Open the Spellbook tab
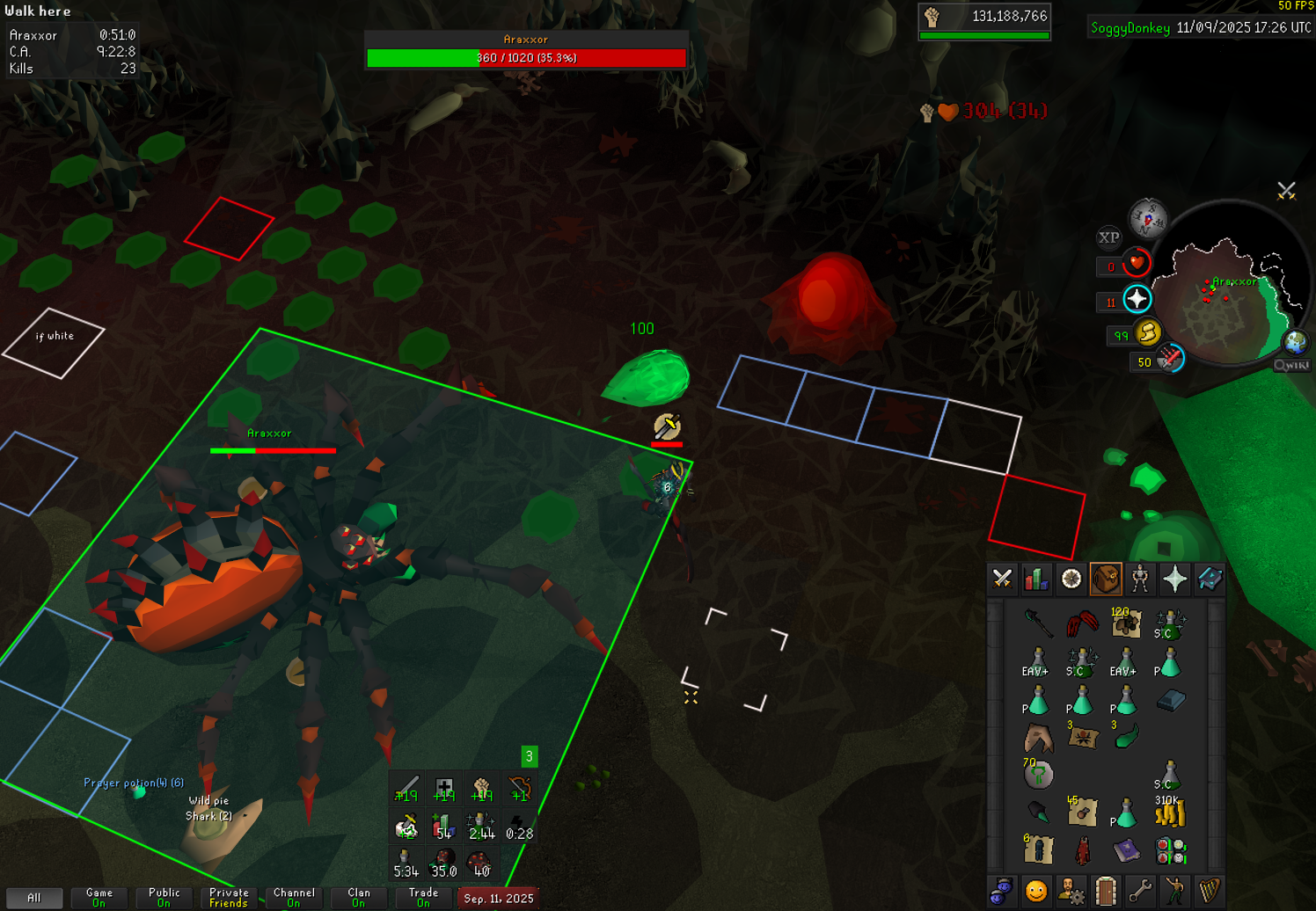The height and width of the screenshot is (911, 1316). coord(1210,579)
